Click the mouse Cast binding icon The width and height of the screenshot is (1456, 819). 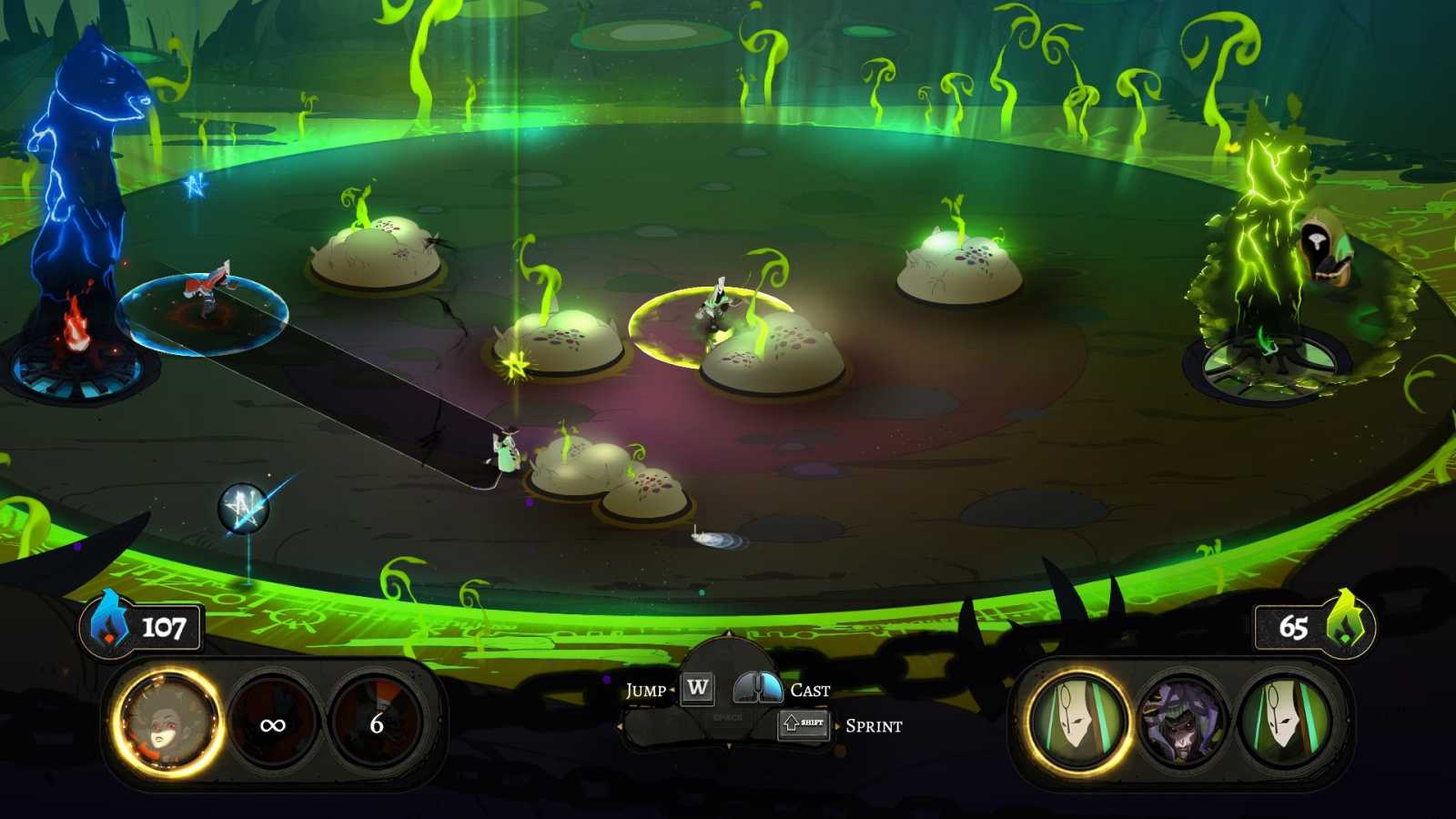pos(757,689)
